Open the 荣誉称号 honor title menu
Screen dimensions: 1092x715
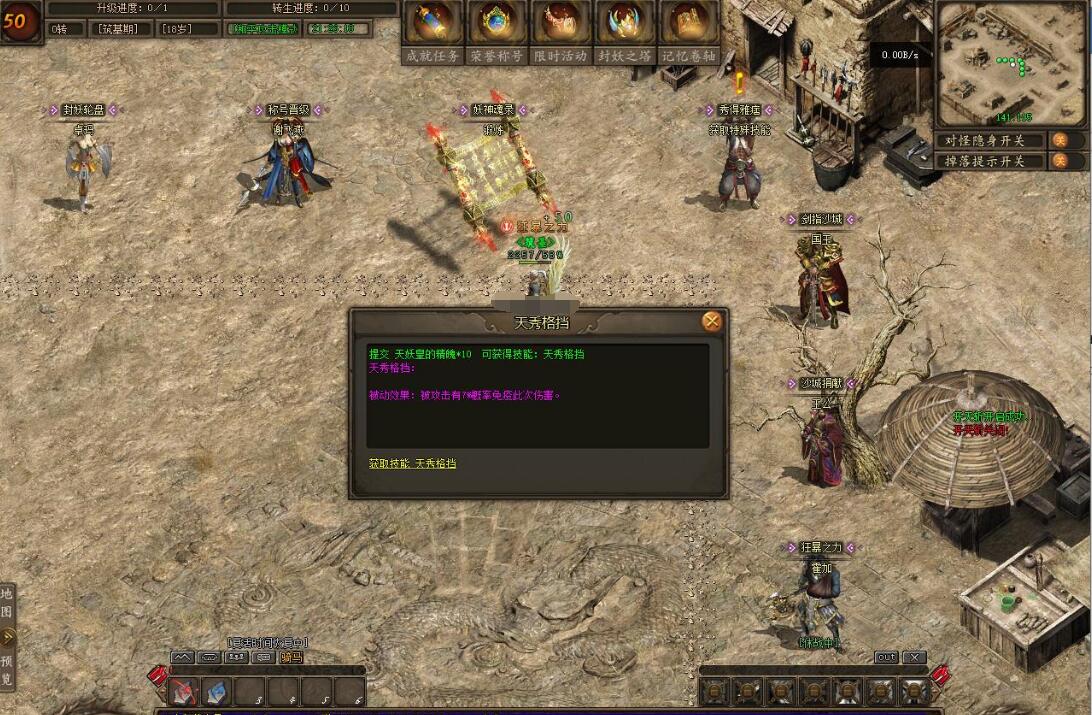tap(497, 31)
